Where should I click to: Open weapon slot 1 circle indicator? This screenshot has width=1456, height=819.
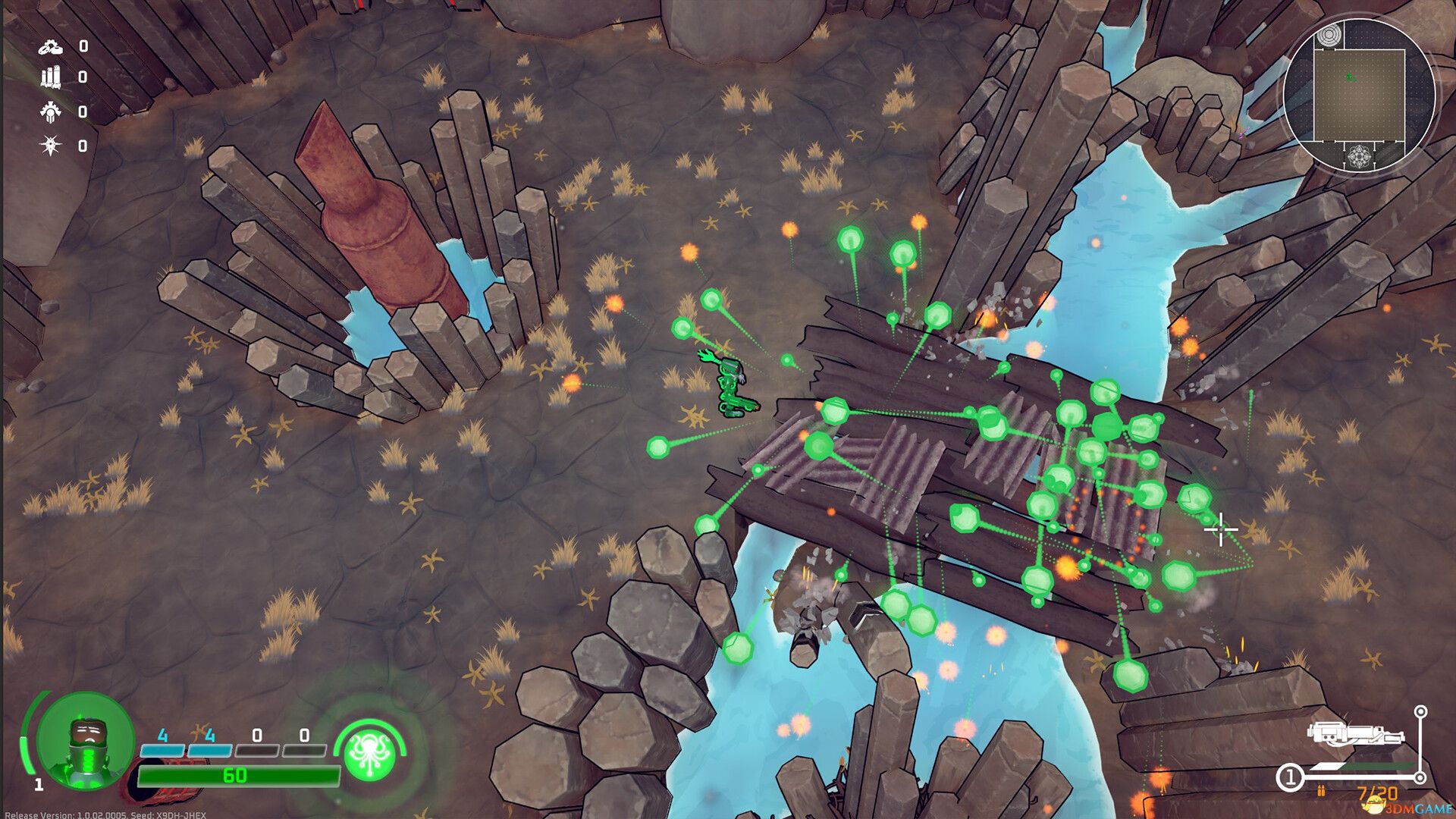[1291, 777]
